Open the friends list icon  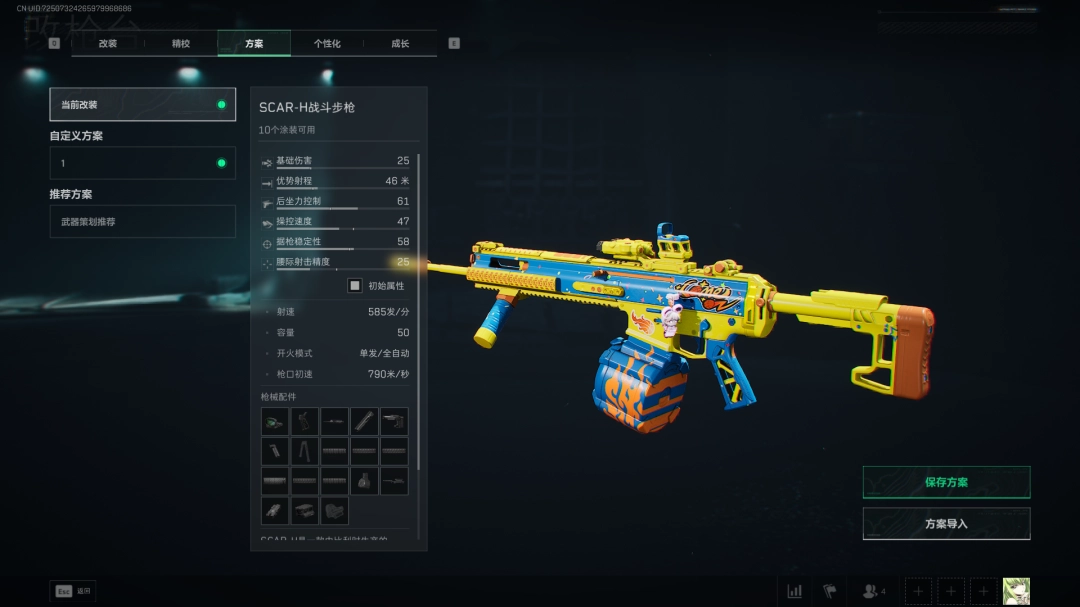coord(873,591)
